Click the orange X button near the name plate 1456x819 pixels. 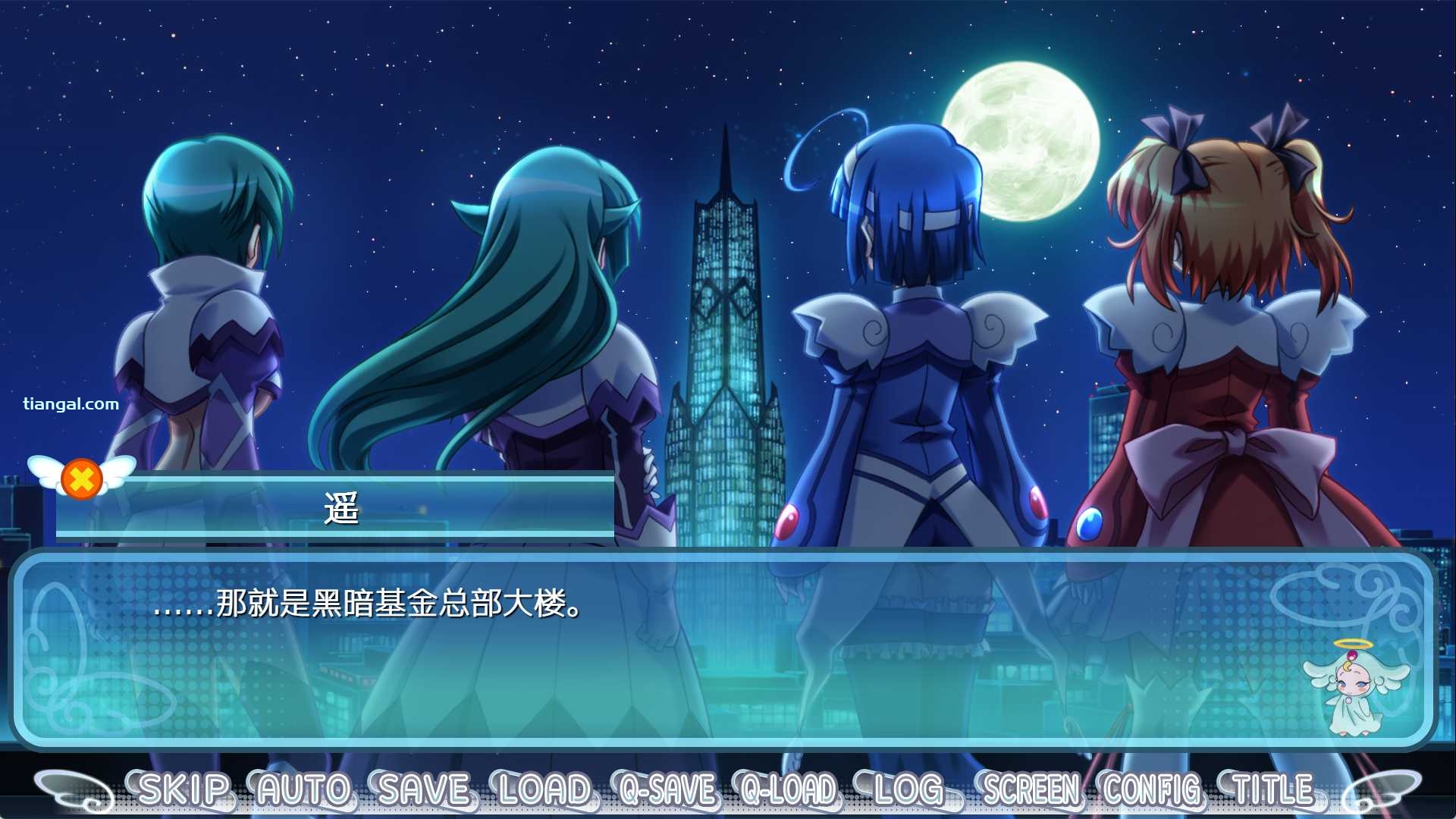[83, 477]
